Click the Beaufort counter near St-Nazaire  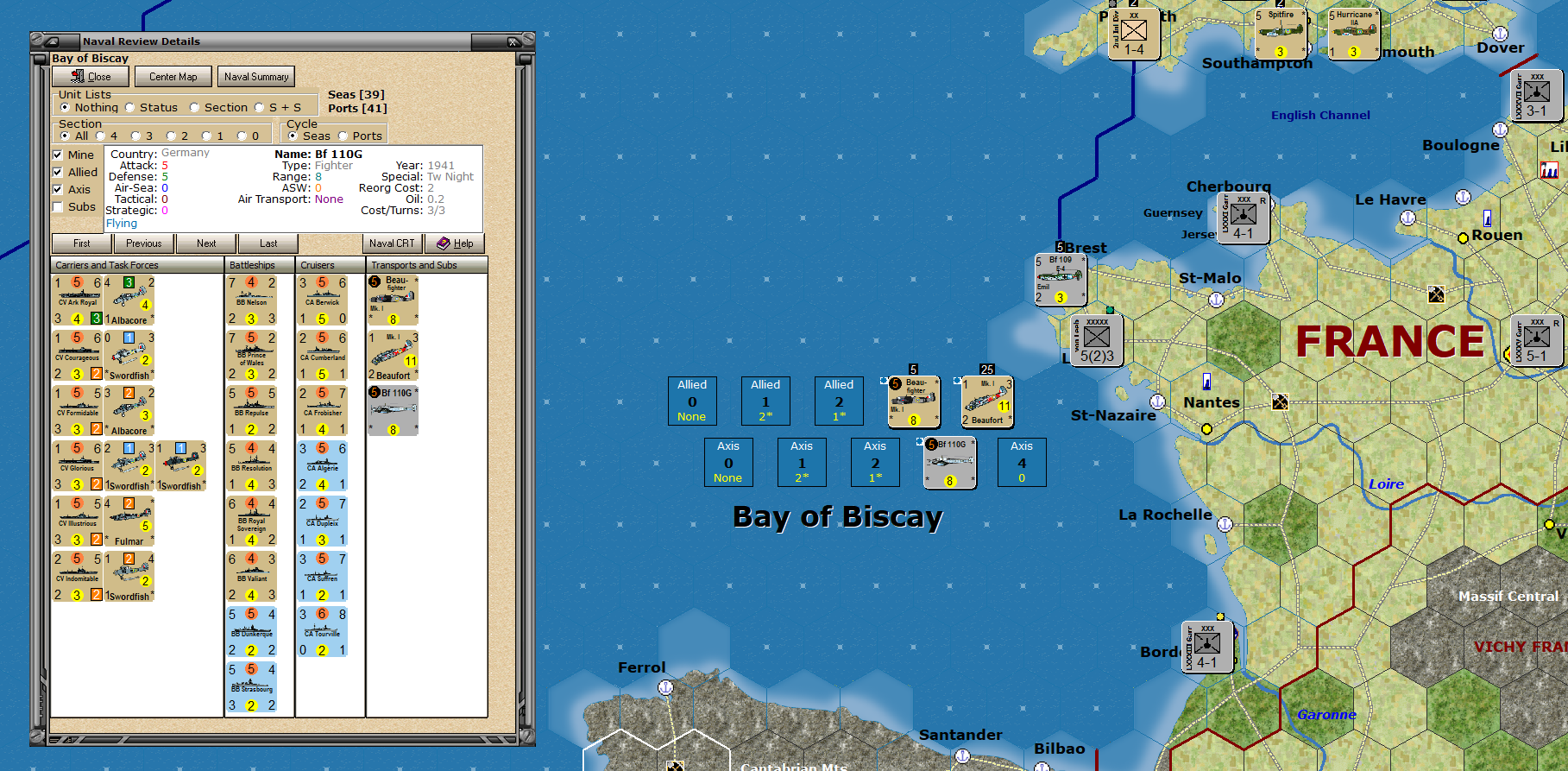pyautogui.click(x=986, y=401)
